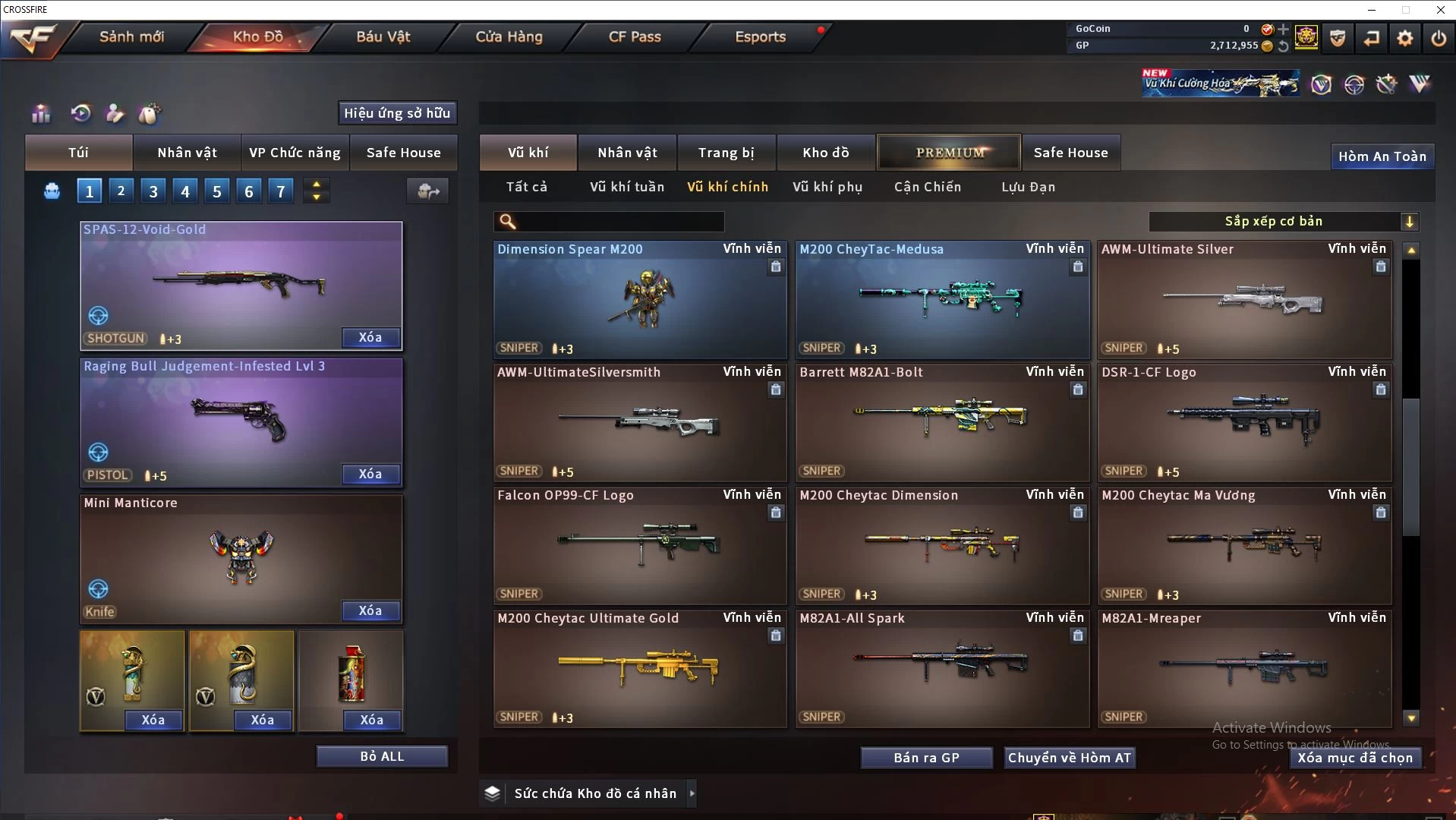Switch to the Báu Vật tab
Screen dimensions: 1456x820
click(383, 36)
